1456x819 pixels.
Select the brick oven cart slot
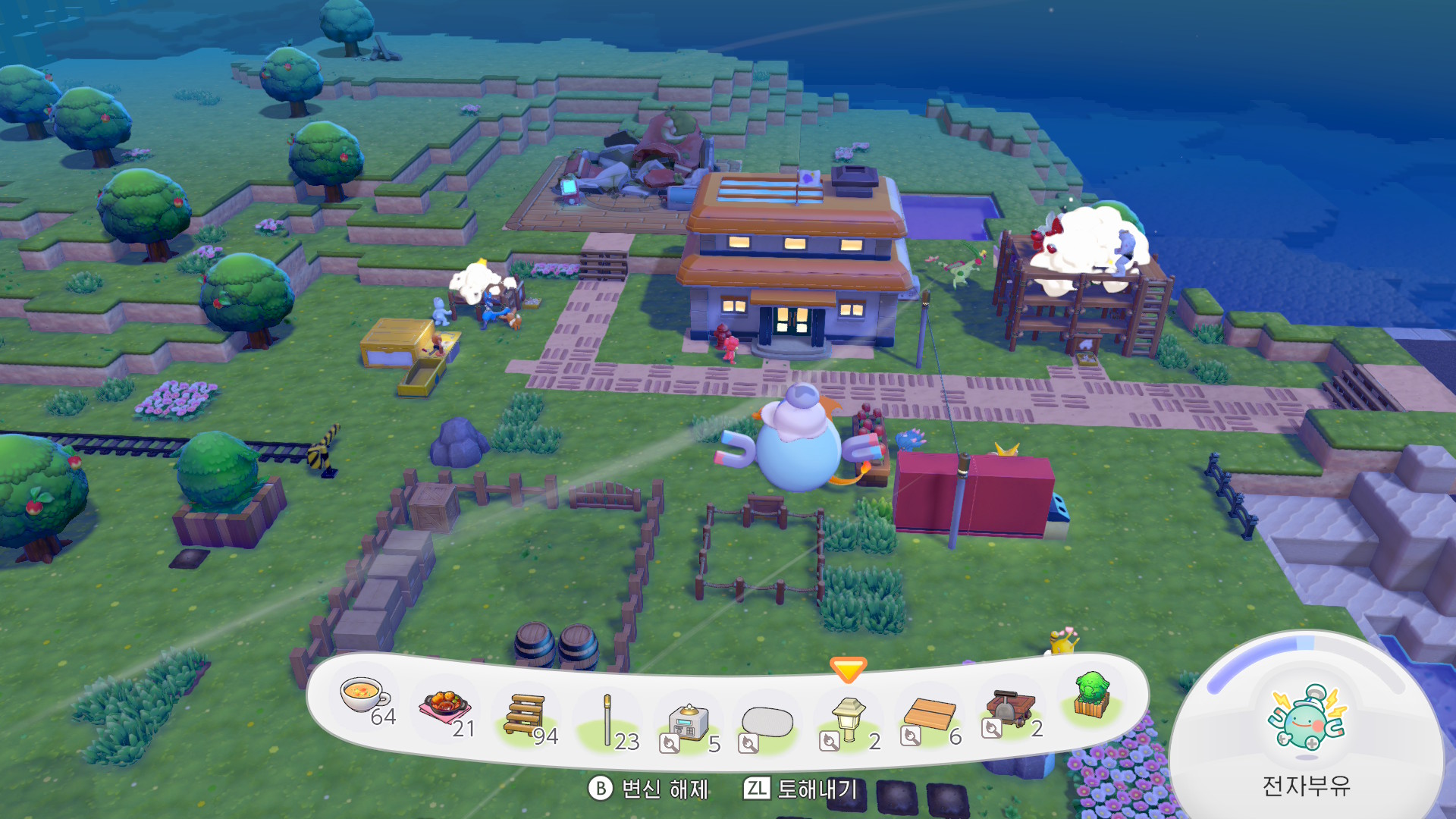[x=1010, y=708]
